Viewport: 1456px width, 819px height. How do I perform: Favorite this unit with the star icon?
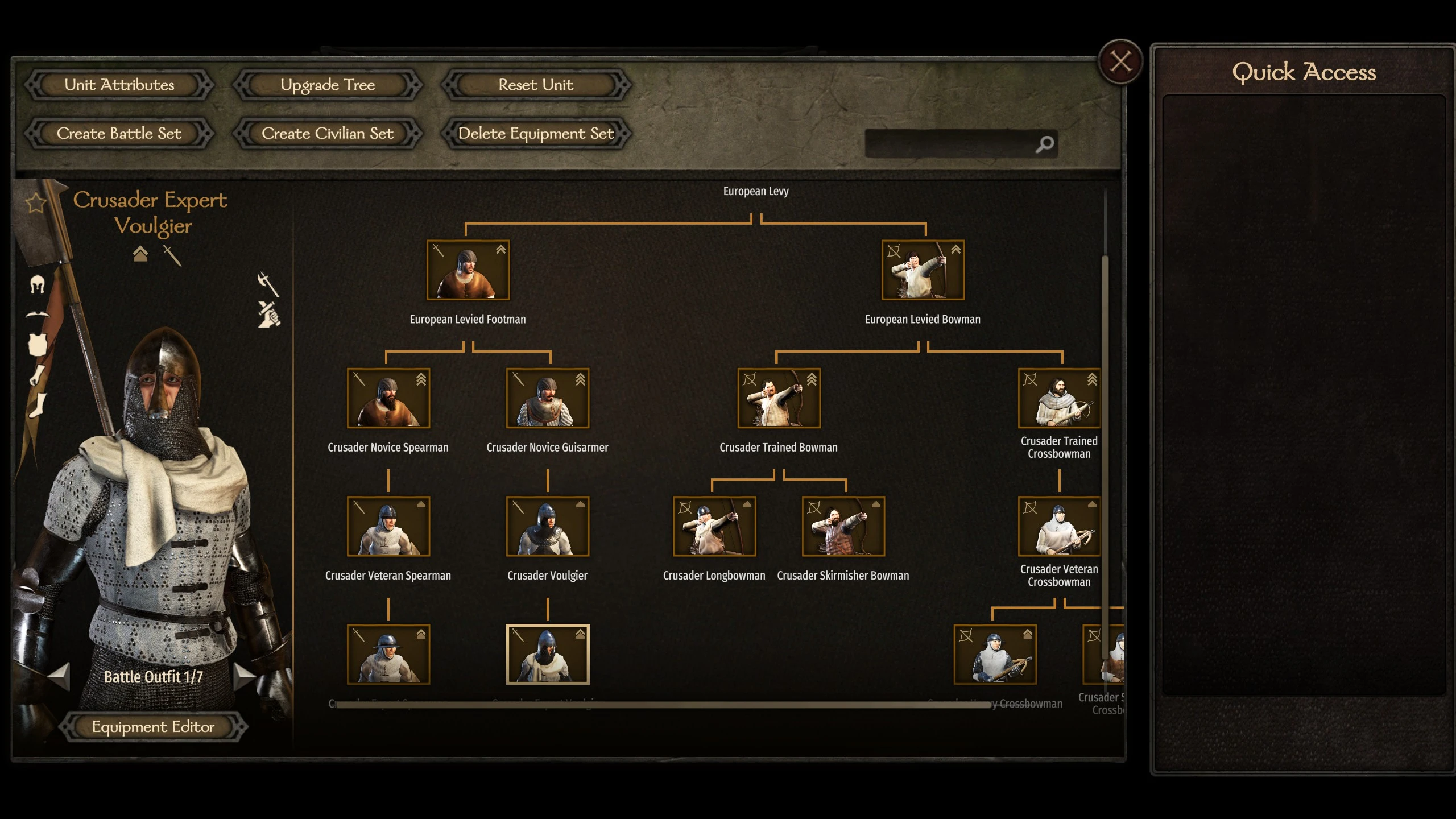[36, 202]
